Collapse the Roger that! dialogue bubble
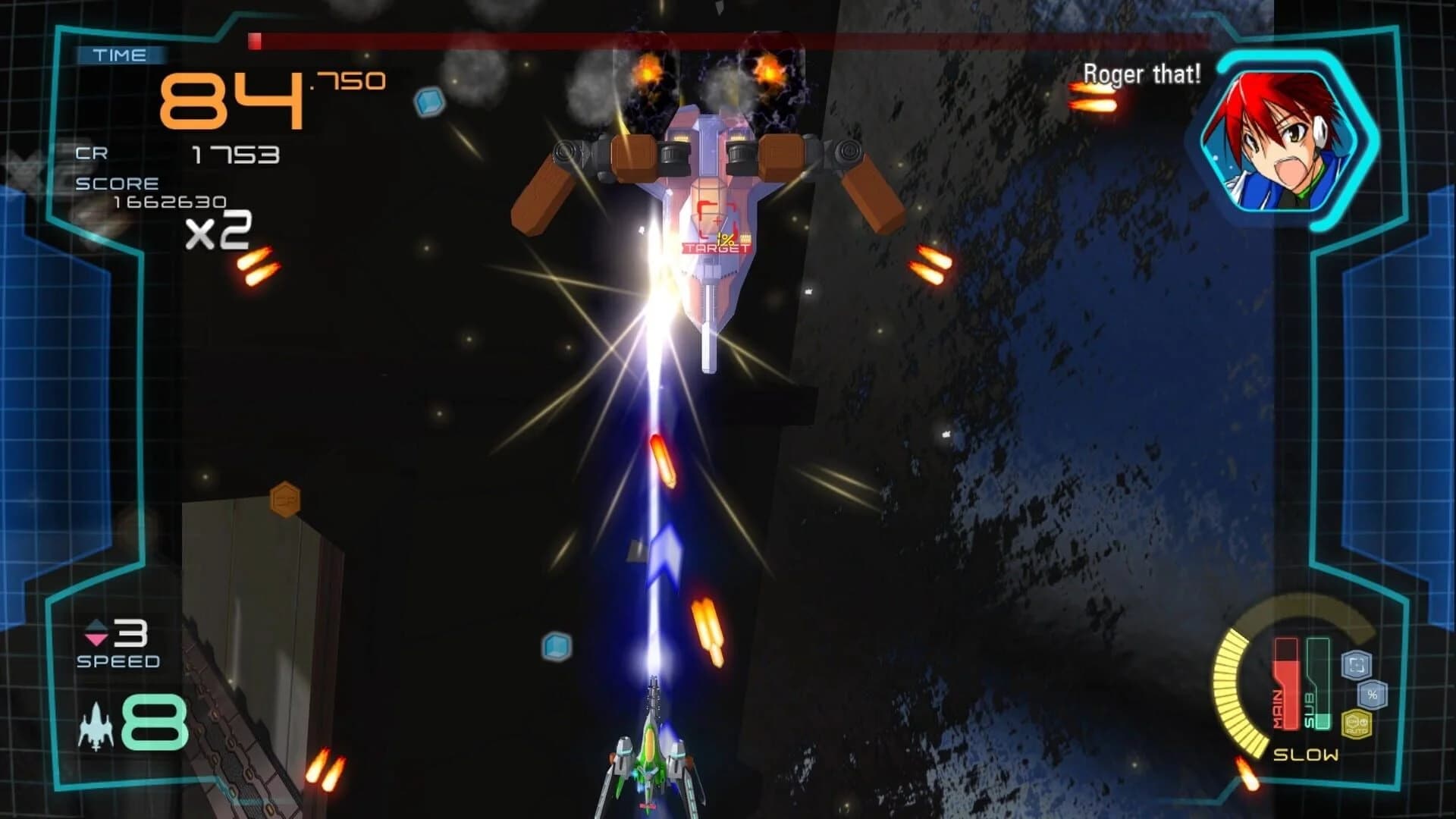This screenshot has width=1456, height=819. click(x=1144, y=75)
